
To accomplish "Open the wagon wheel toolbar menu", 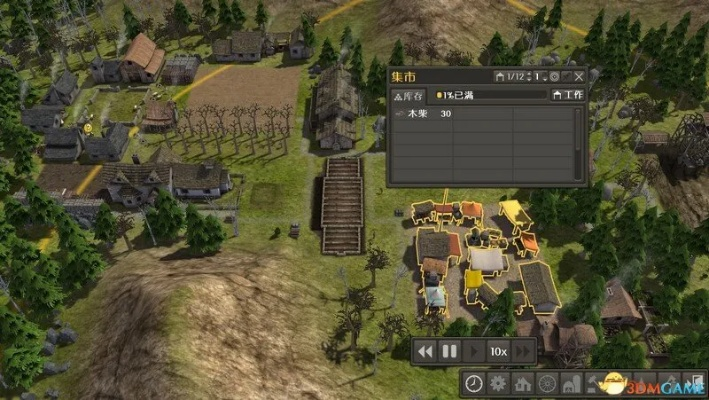I will pos(546,383).
